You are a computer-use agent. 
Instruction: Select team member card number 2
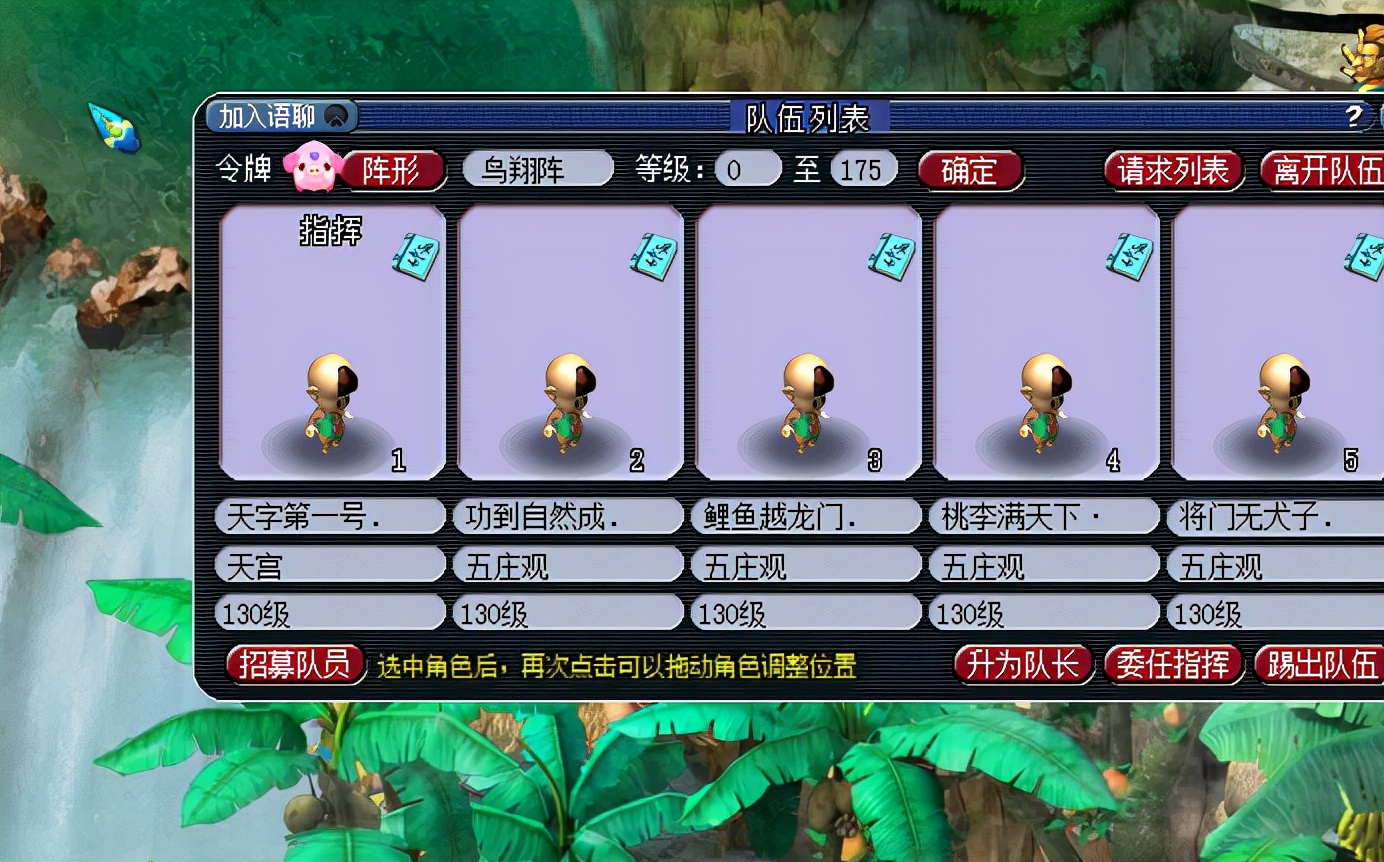click(570, 342)
